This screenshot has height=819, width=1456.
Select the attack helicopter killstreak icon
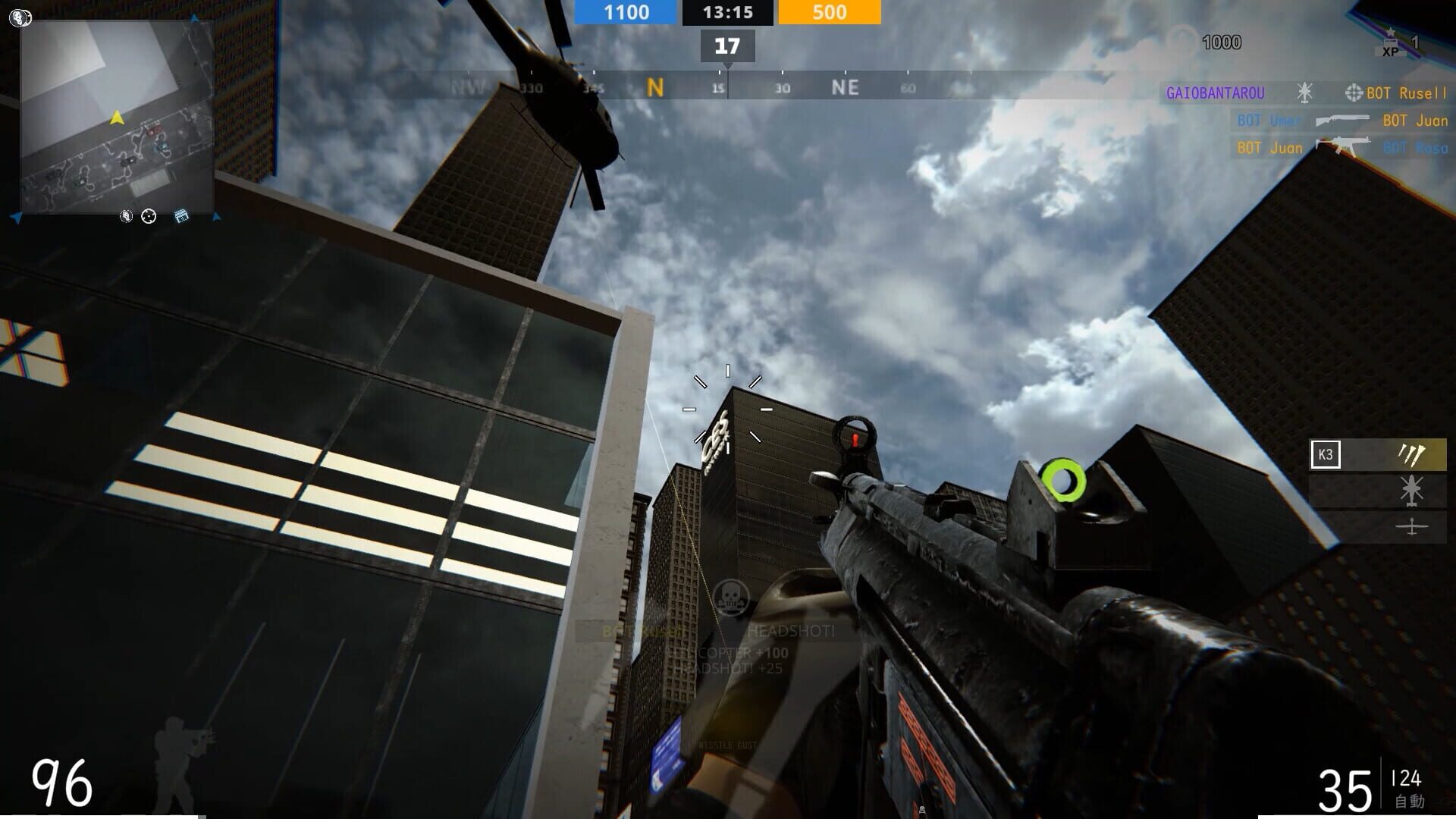pyautogui.click(x=1411, y=490)
